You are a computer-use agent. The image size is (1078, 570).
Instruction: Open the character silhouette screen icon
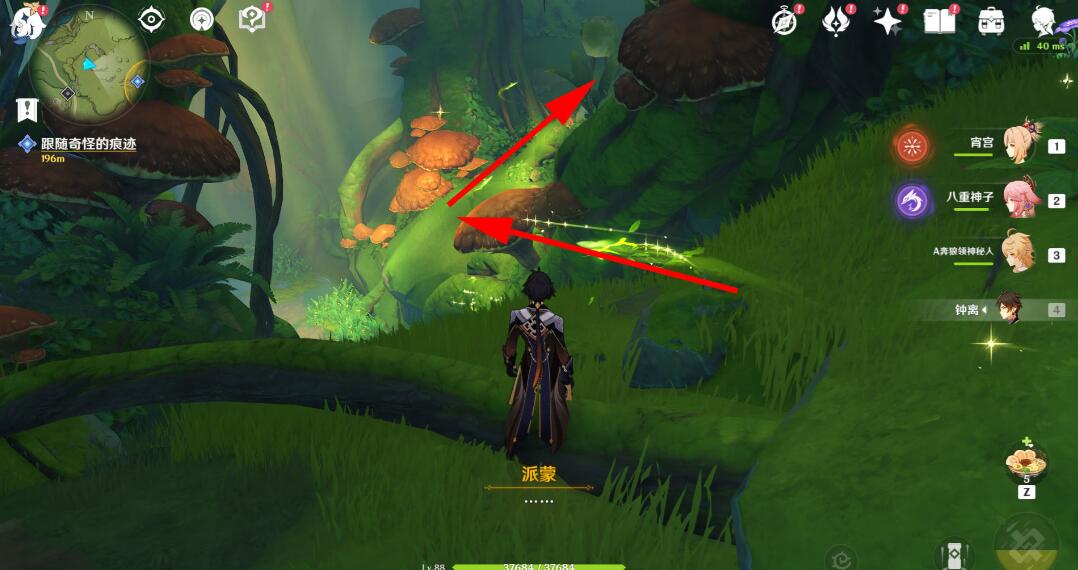[x=1044, y=20]
